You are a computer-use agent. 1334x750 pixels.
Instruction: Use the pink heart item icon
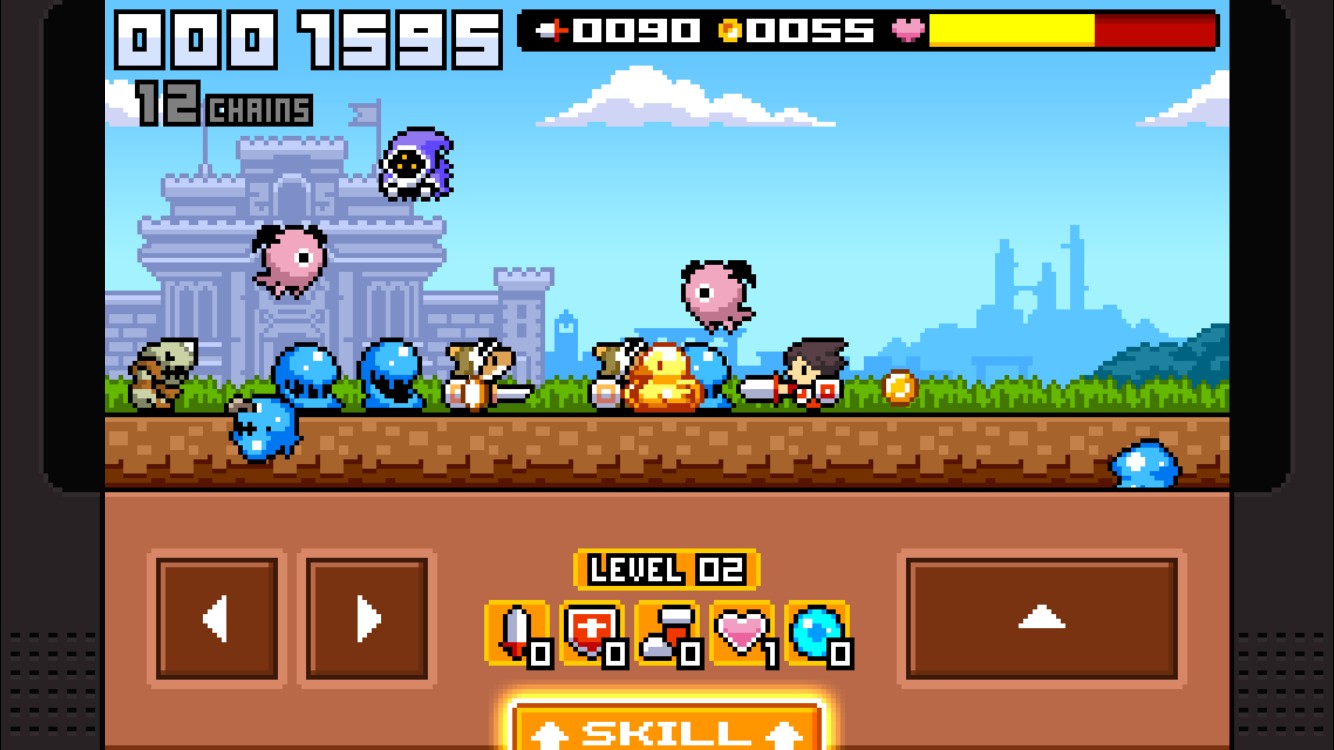pyautogui.click(x=743, y=634)
